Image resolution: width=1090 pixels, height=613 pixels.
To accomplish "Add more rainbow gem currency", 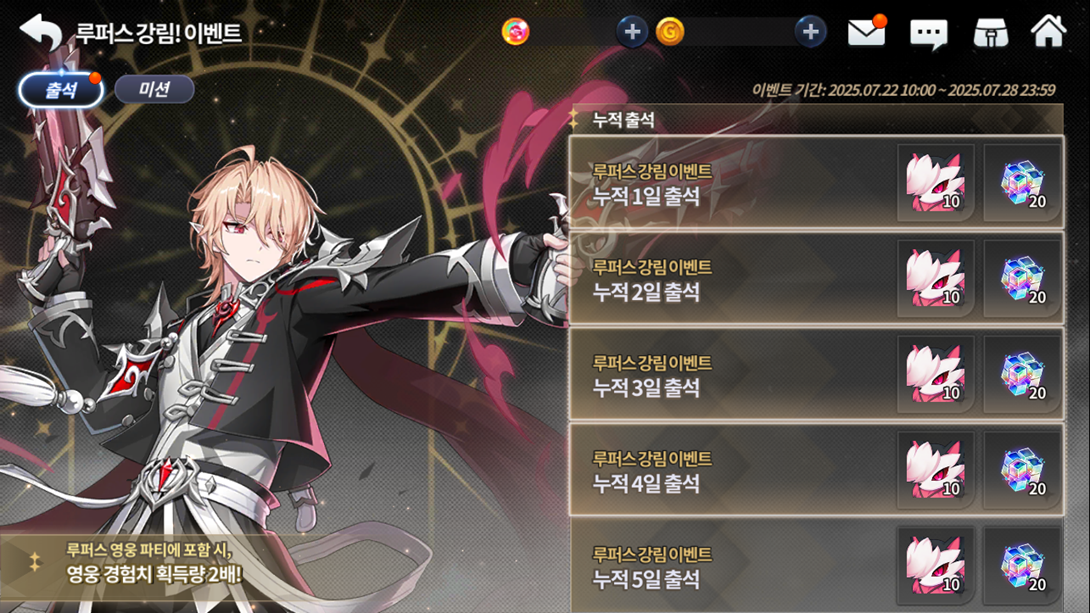I will point(631,32).
